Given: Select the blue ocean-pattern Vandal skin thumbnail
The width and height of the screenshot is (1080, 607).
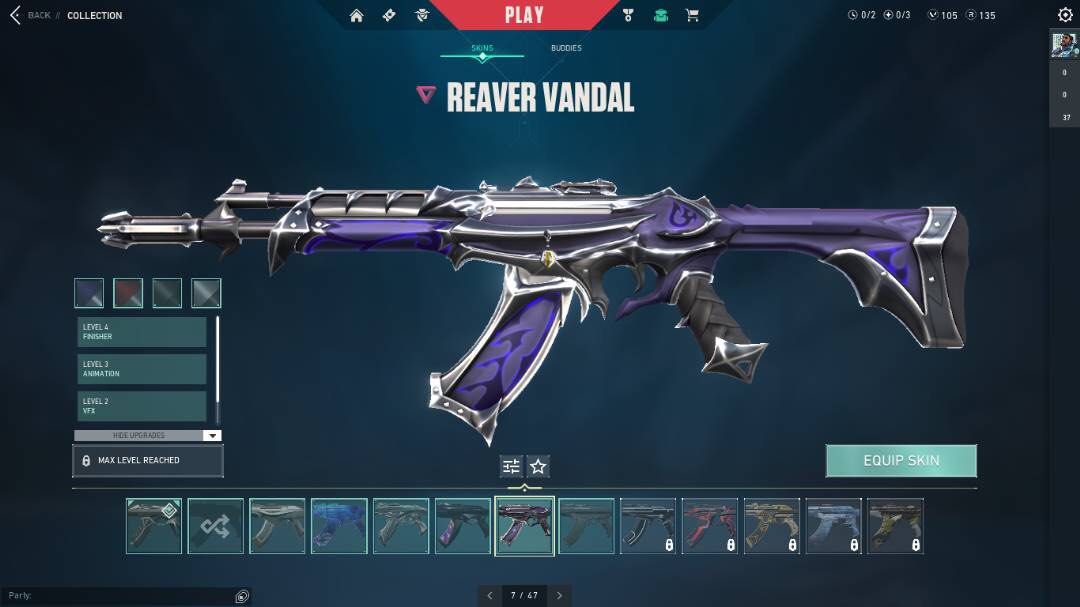Looking at the screenshot, I should (339, 526).
